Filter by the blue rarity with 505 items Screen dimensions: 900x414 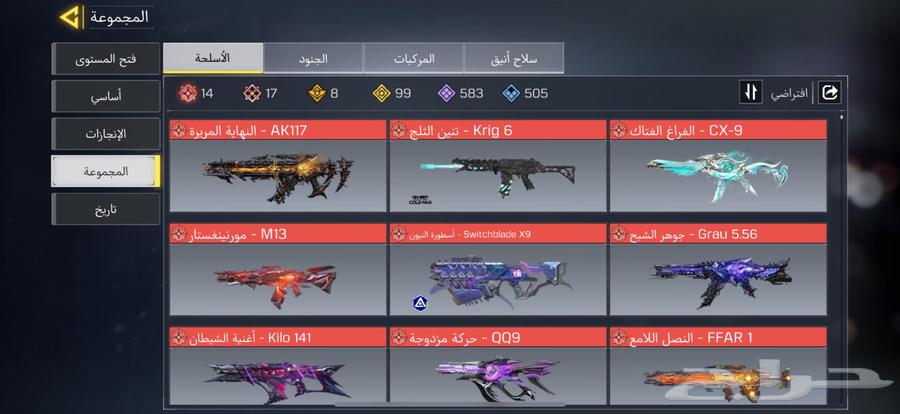coord(525,93)
